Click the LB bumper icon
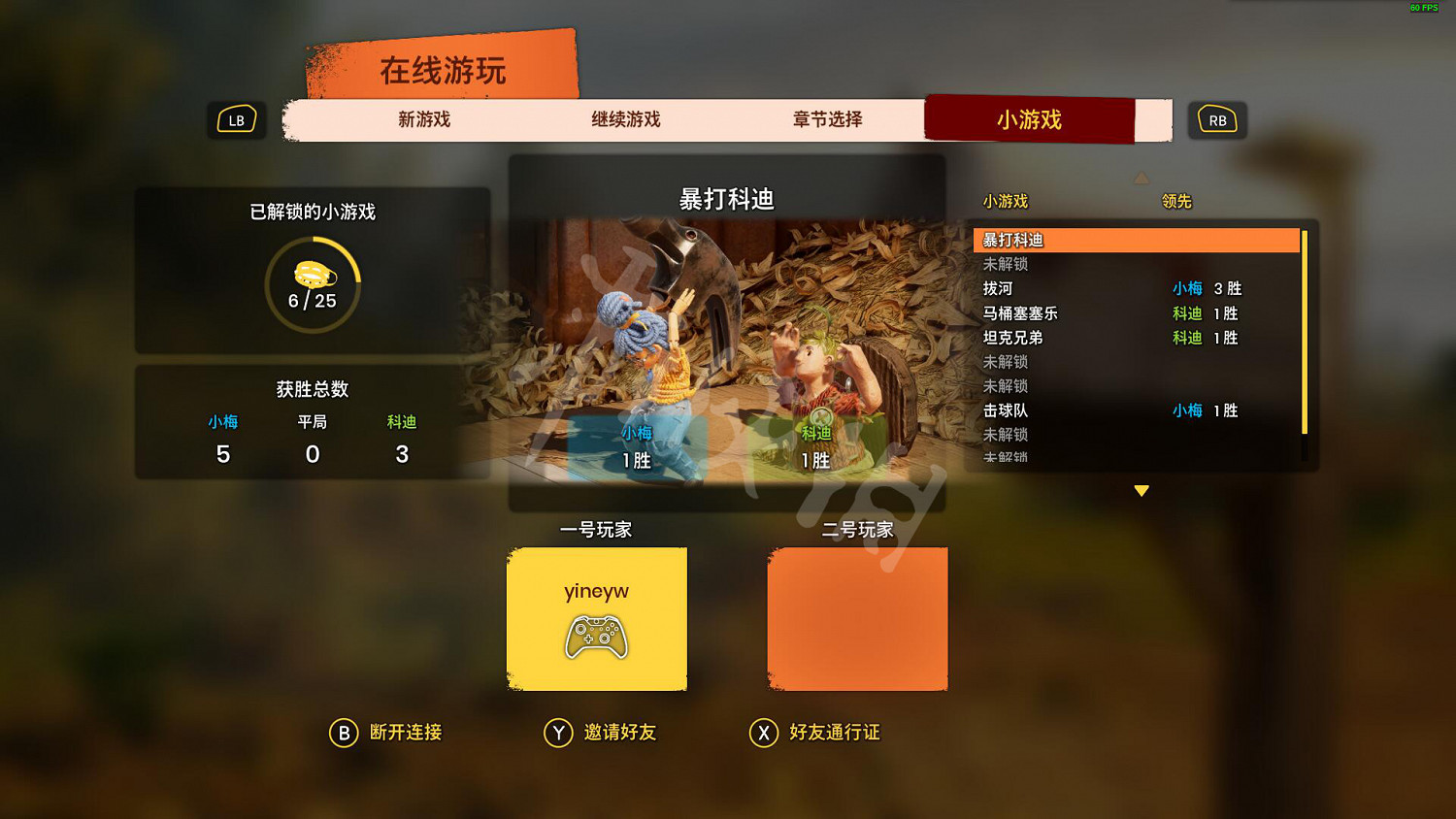This screenshot has width=1456, height=819. tap(236, 119)
